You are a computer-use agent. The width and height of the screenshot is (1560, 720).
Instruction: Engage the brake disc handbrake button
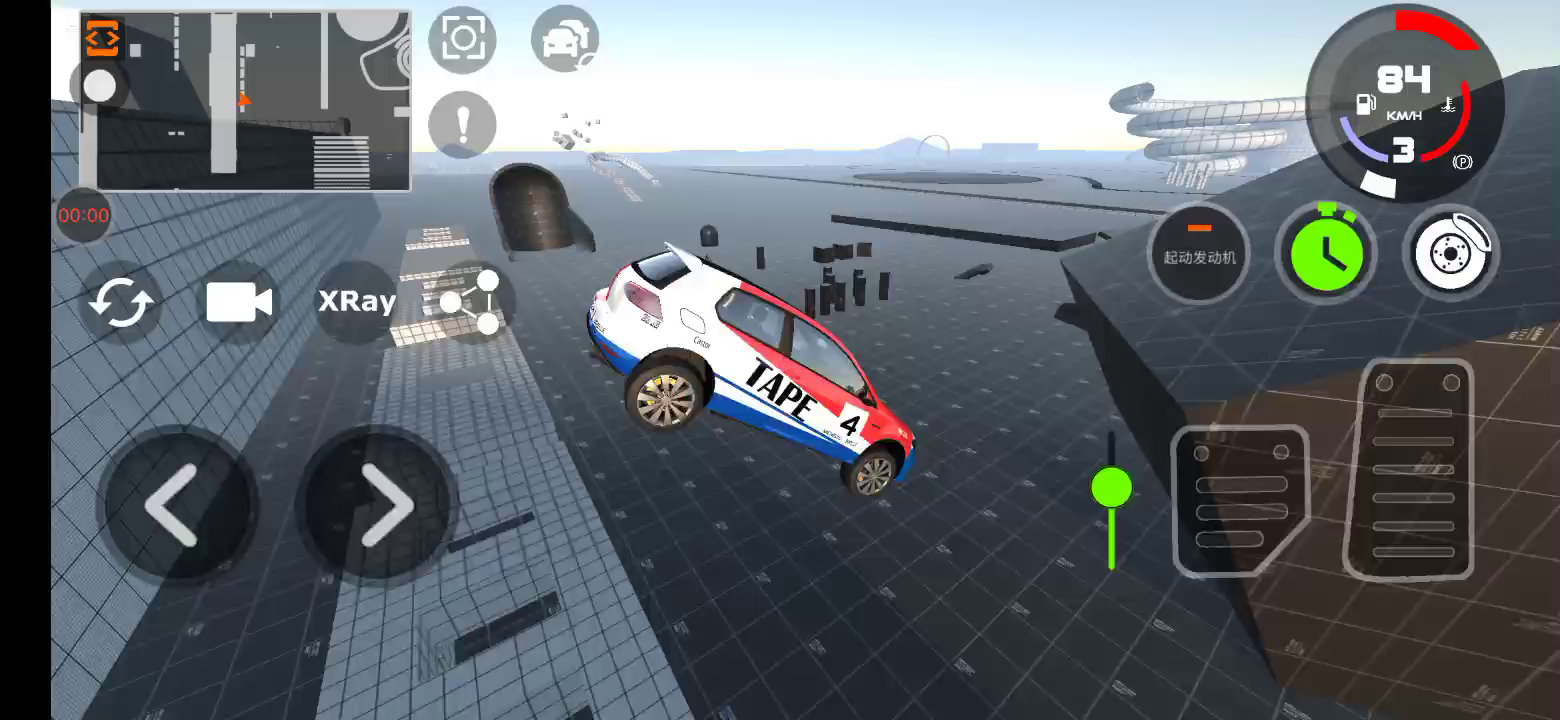1451,253
